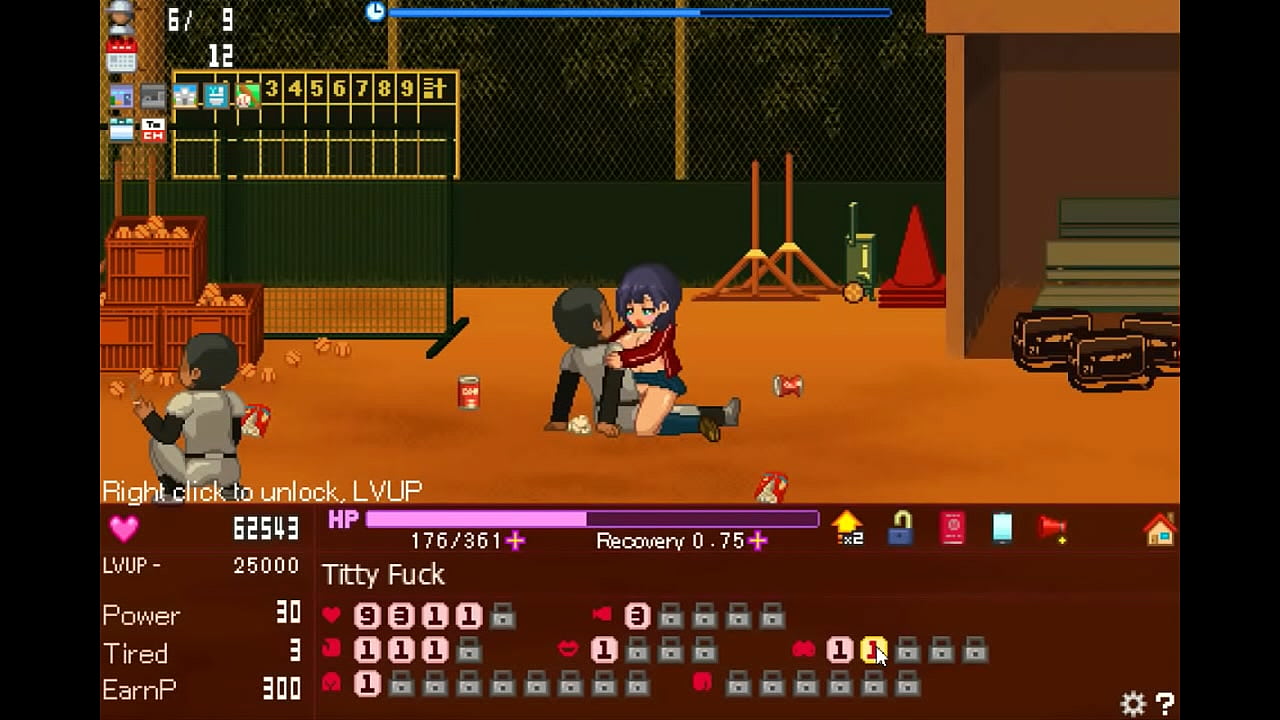Select the baseball field tab on the scoreboard

tap(247, 94)
